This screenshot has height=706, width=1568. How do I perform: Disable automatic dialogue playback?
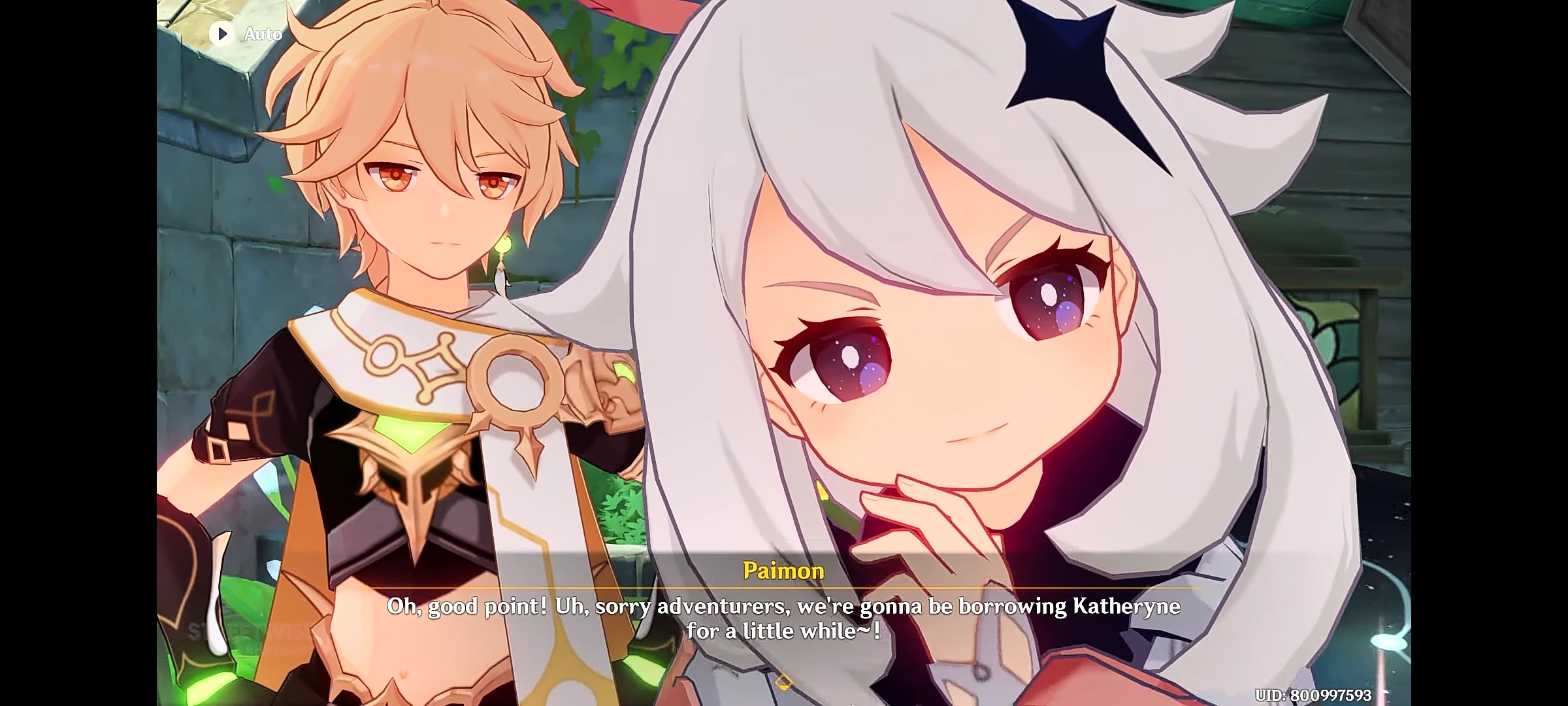248,34
